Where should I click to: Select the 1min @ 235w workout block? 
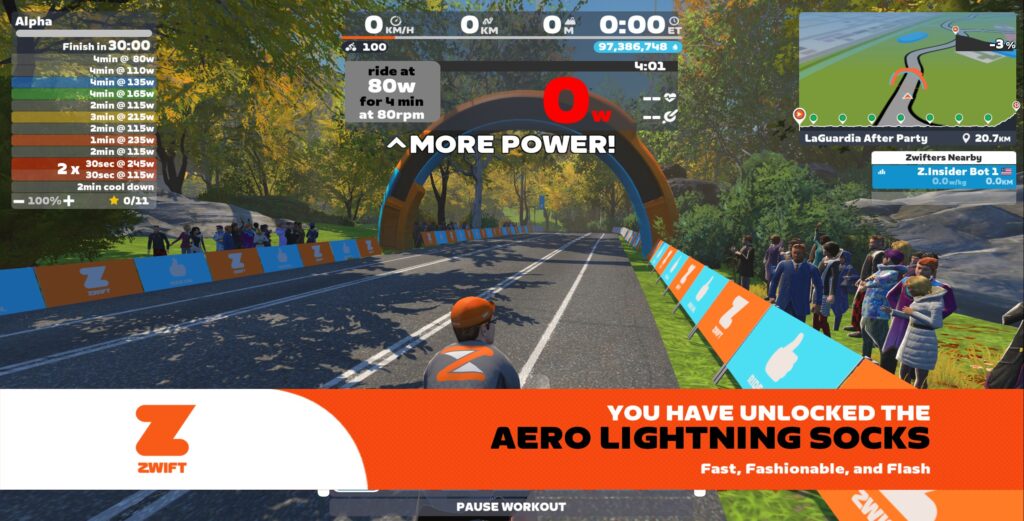pyautogui.click(x=85, y=140)
